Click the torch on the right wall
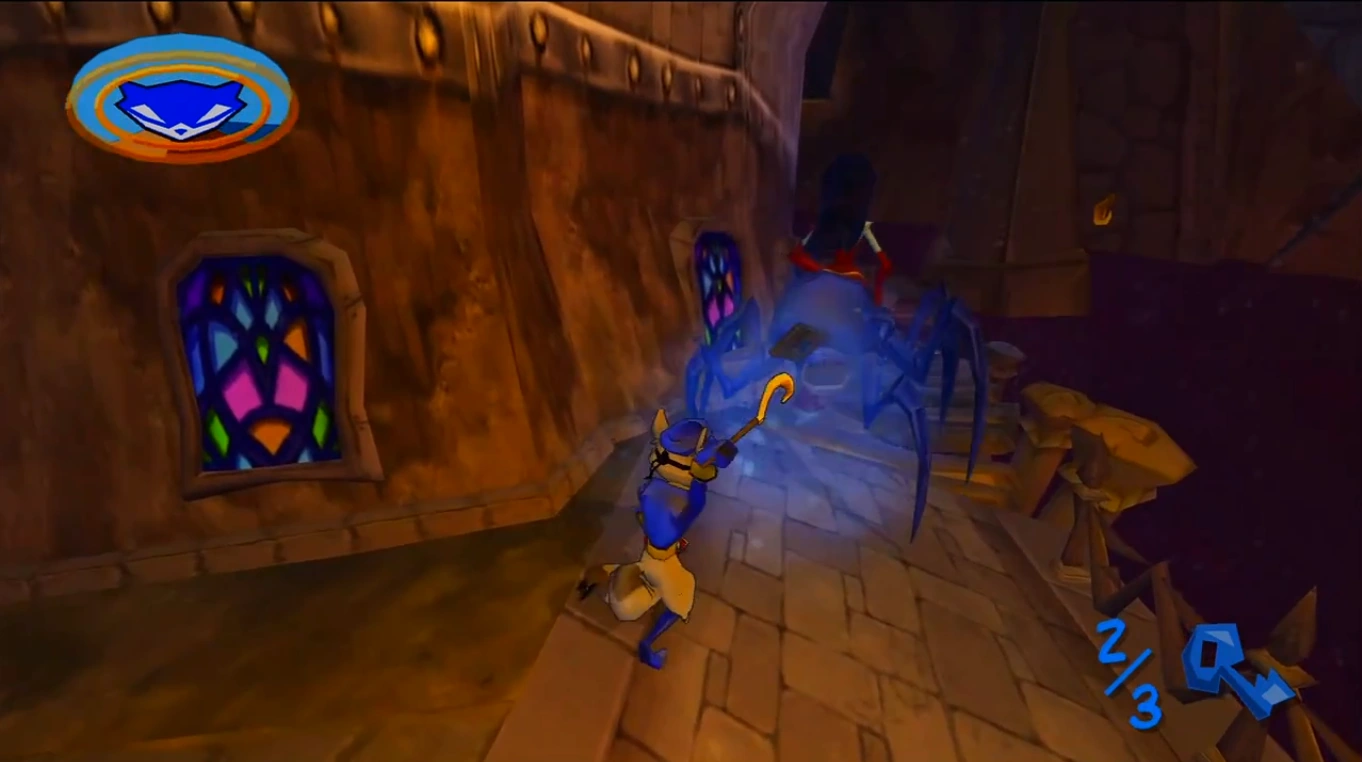Screen dimensions: 1362x762 (x=1104, y=210)
